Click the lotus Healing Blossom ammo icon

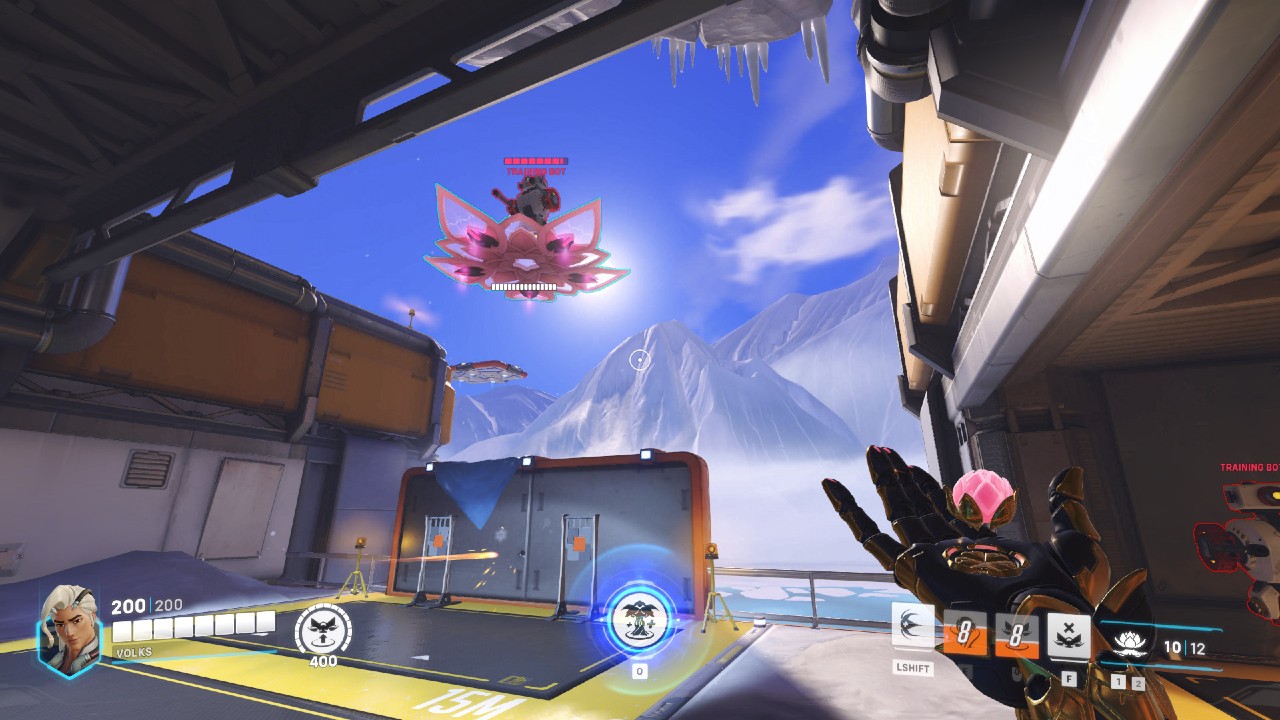pos(1128,645)
